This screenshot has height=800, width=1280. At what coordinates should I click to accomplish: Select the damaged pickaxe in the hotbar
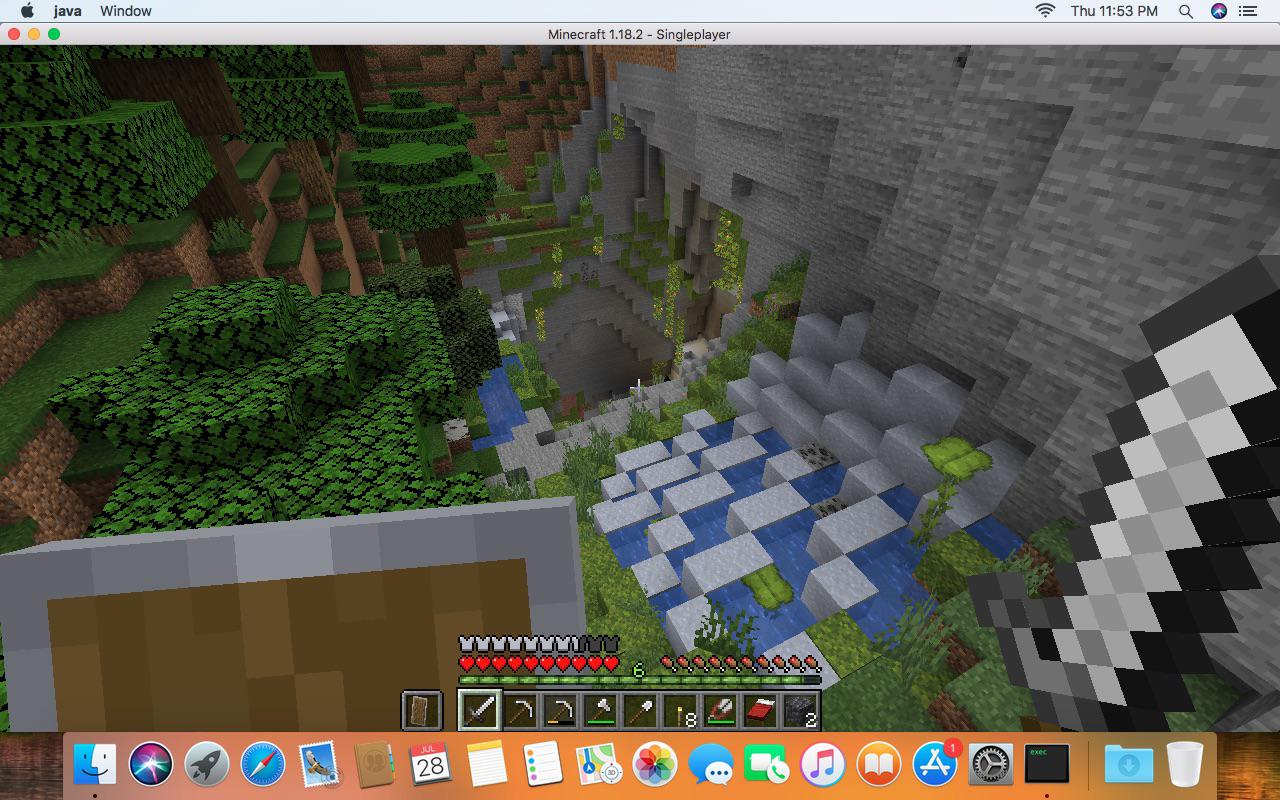561,710
